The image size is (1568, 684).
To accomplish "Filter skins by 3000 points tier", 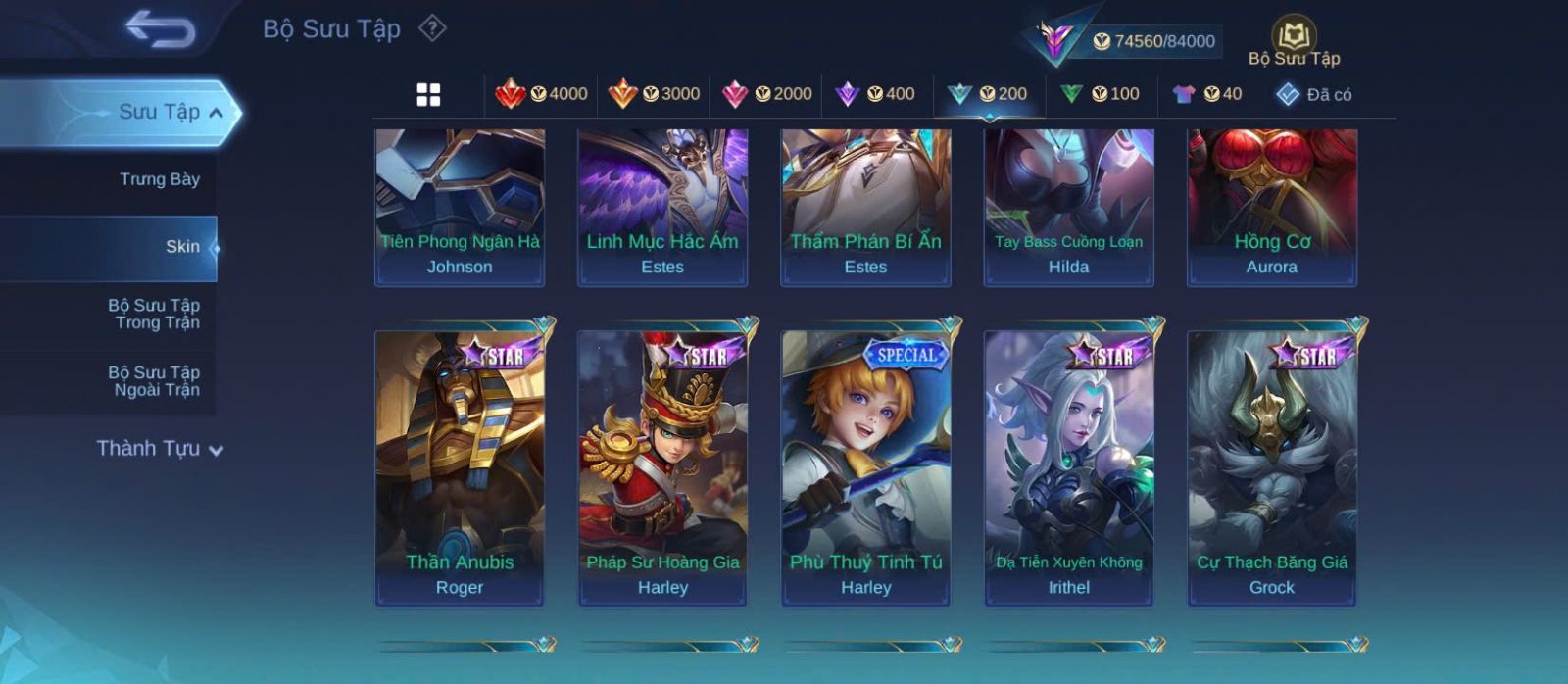I will click(x=654, y=94).
